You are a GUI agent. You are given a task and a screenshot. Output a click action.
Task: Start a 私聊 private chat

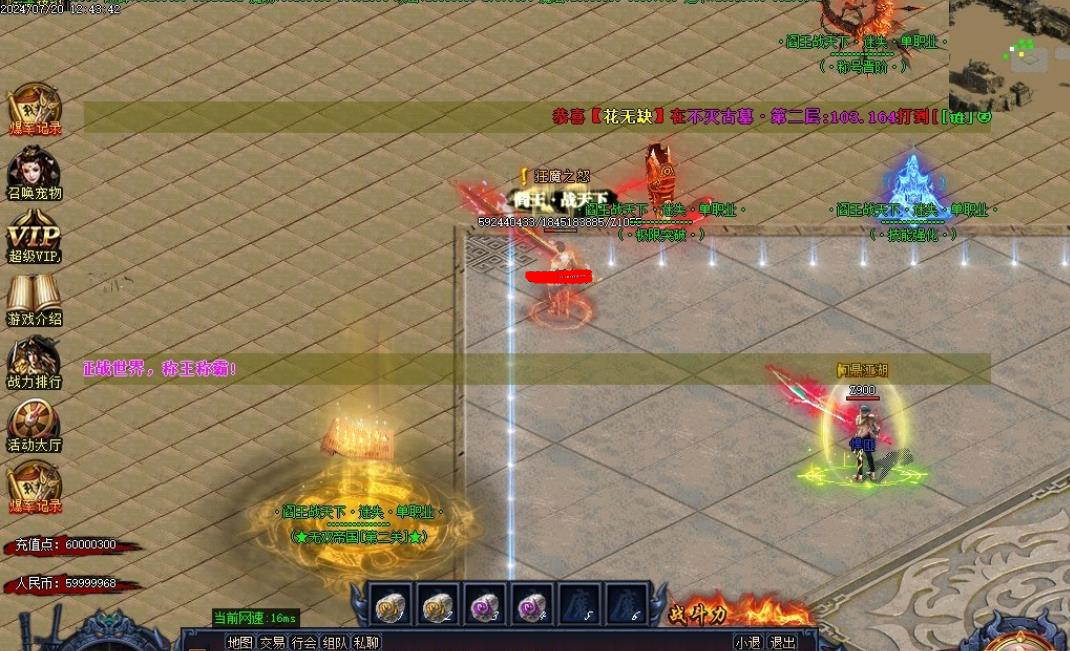366,643
